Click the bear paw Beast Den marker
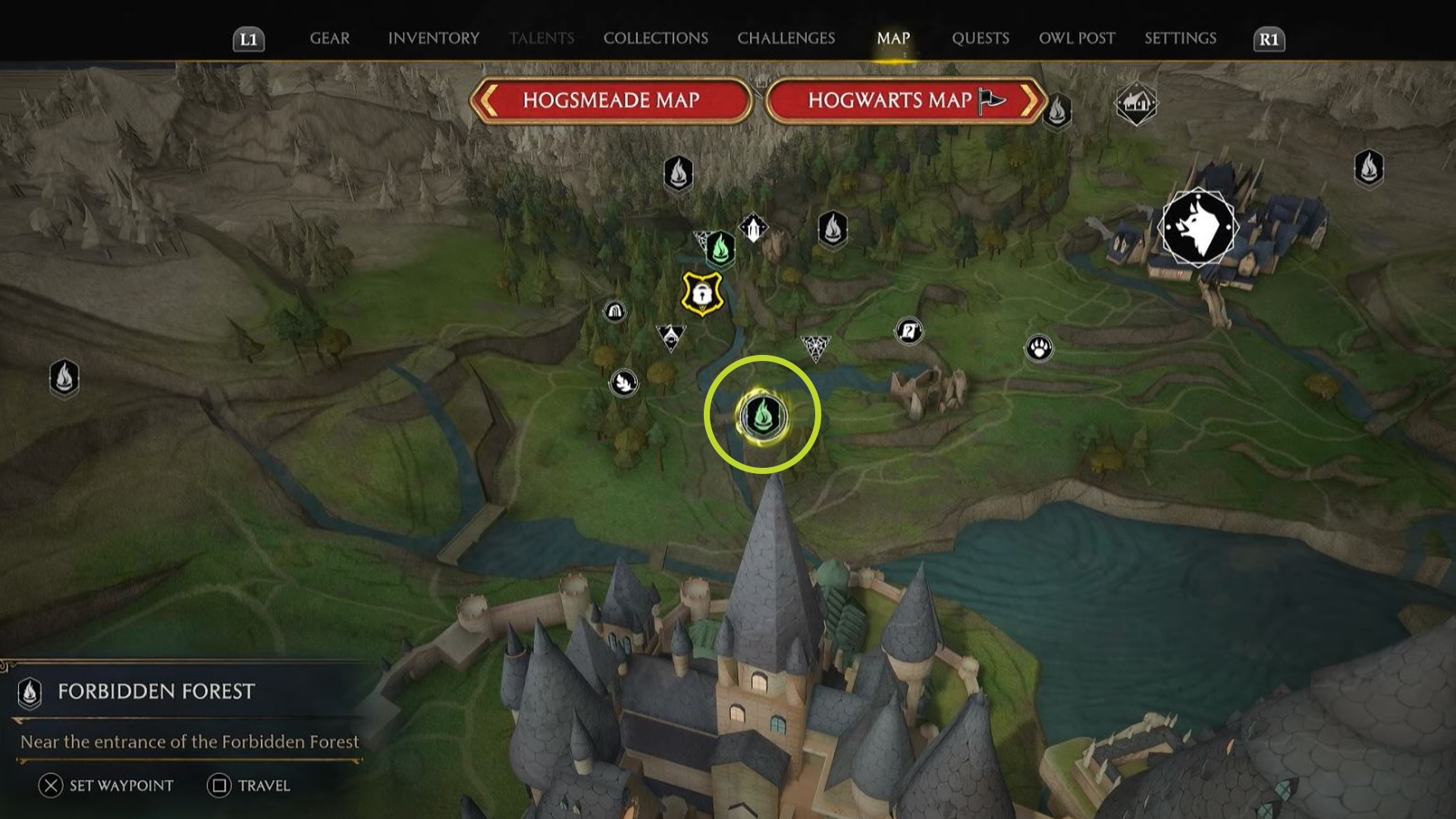The width and height of the screenshot is (1456, 819). point(1039,347)
